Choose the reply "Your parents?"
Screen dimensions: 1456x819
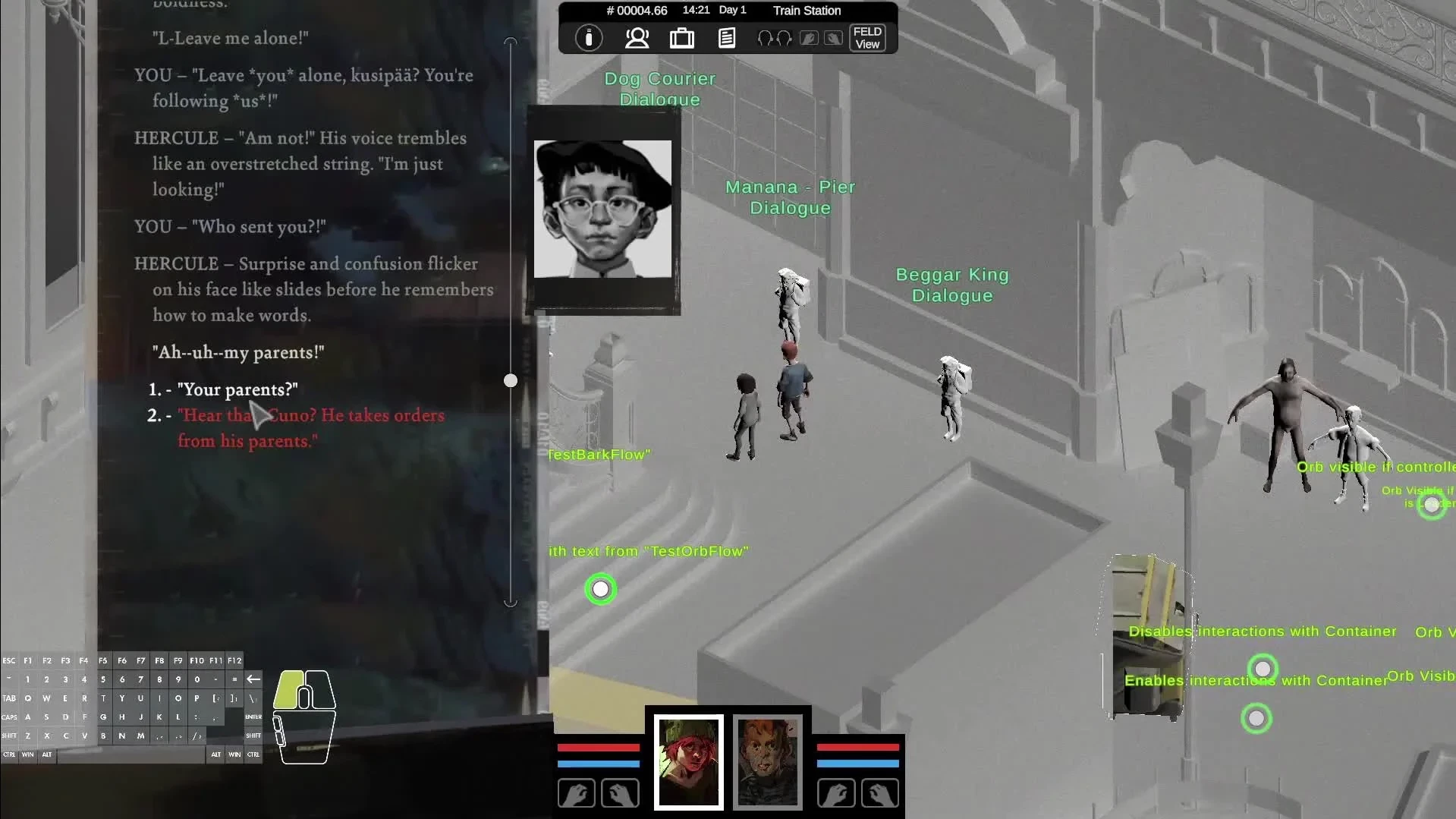pos(237,390)
